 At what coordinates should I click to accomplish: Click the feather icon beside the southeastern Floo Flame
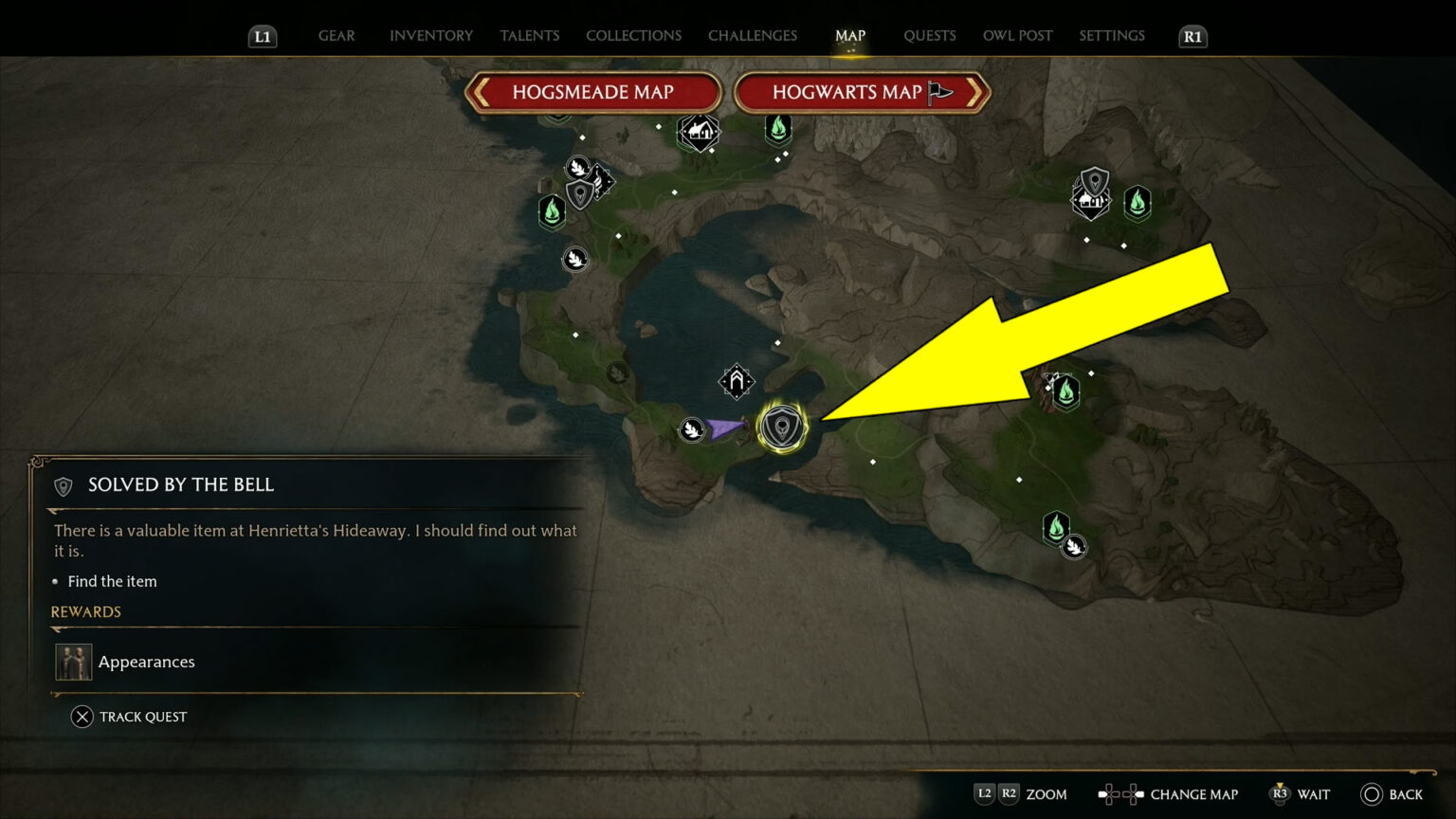click(1076, 545)
